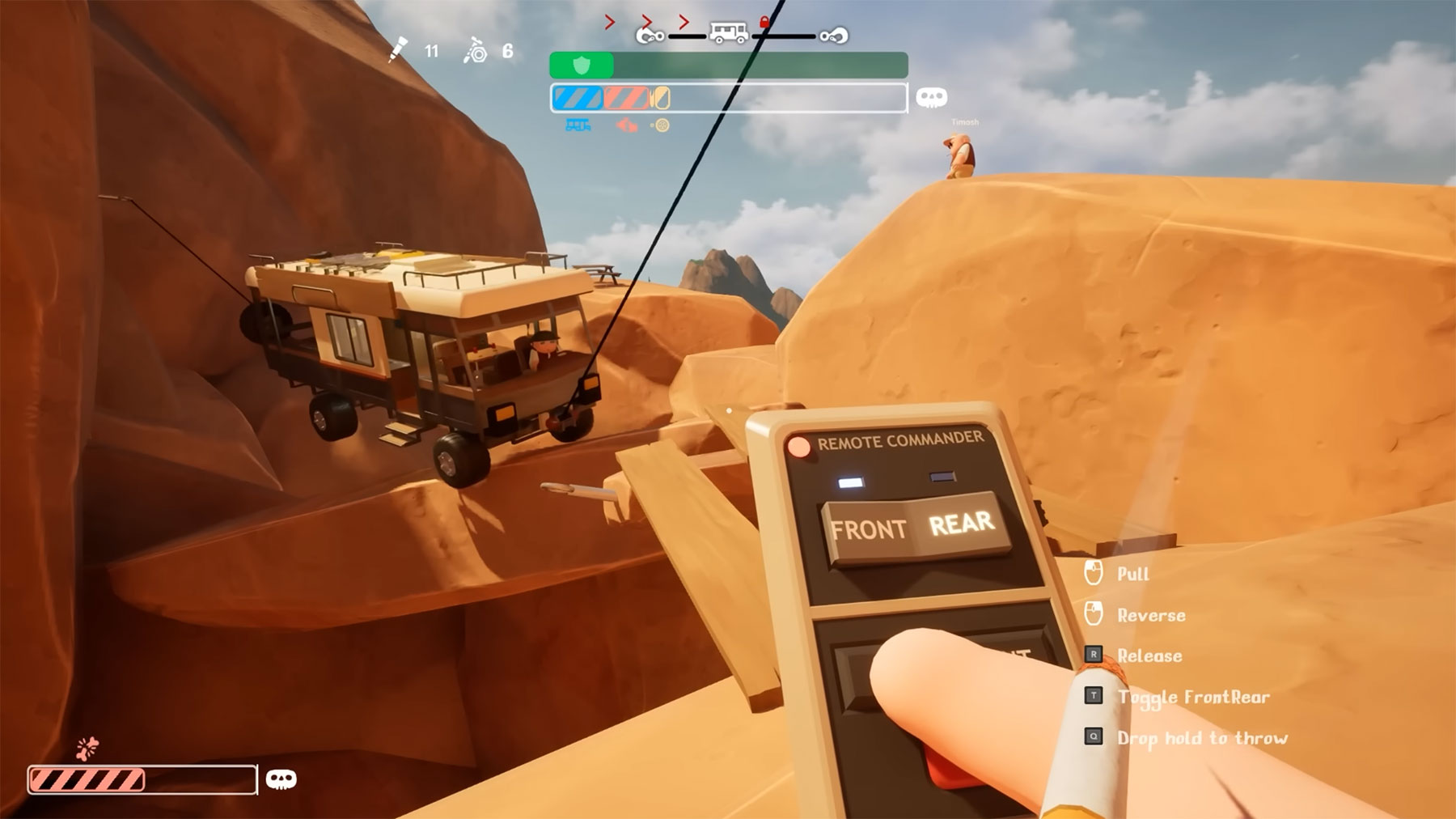The width and height of the screenshot is (1456, 819).
Task: Click the red engine warning icon
Action: pyautogui.click(x=627, y=127)
